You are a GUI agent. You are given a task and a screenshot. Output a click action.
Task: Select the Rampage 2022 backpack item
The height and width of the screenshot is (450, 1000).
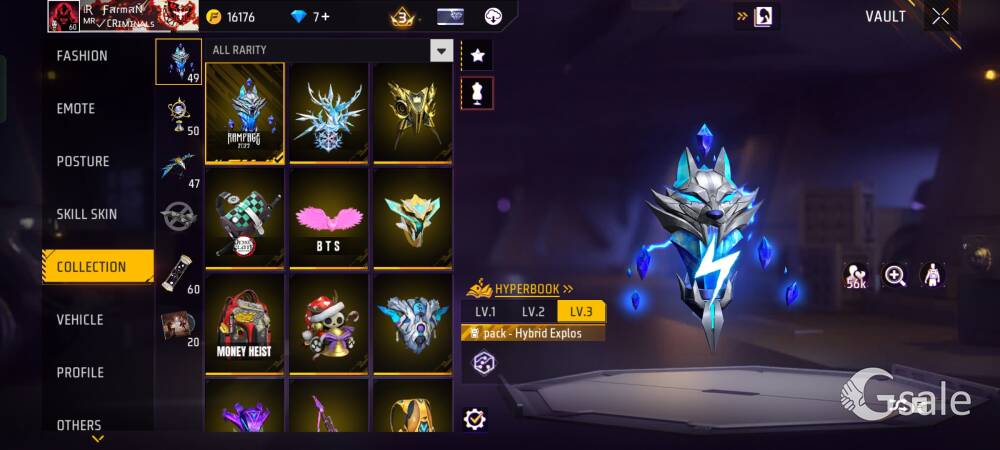pos(245,113)
